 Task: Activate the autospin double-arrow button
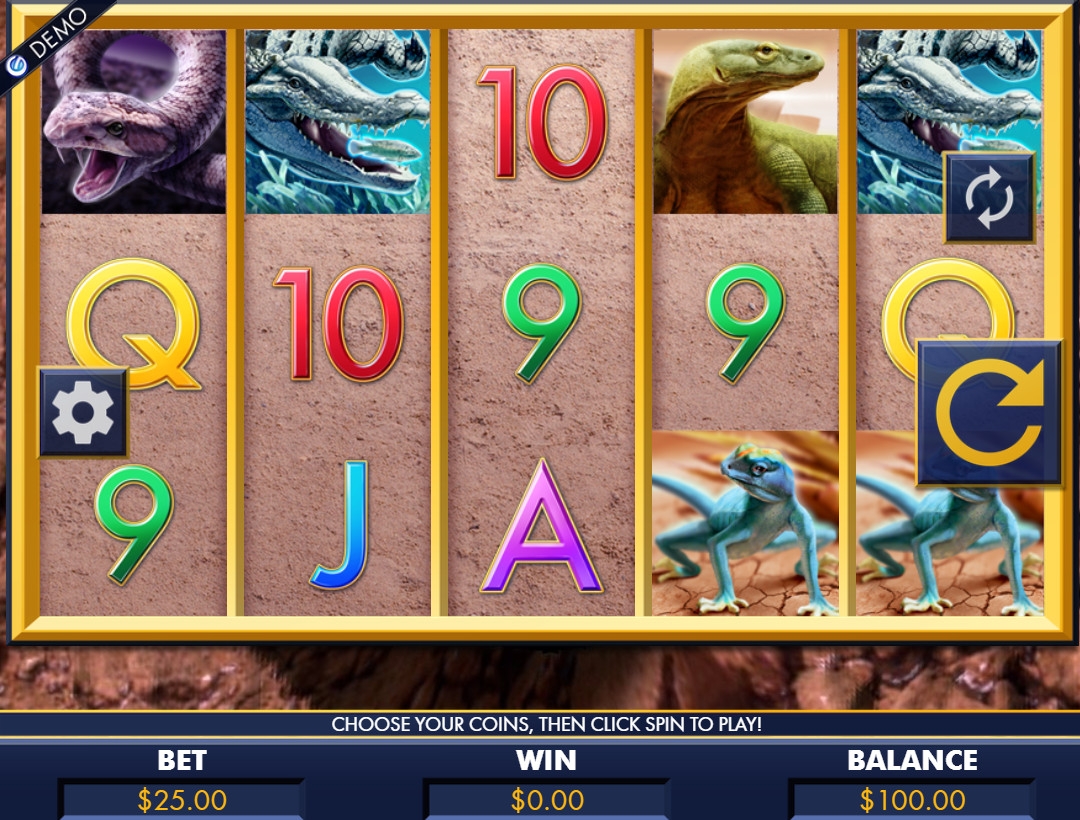989,198
